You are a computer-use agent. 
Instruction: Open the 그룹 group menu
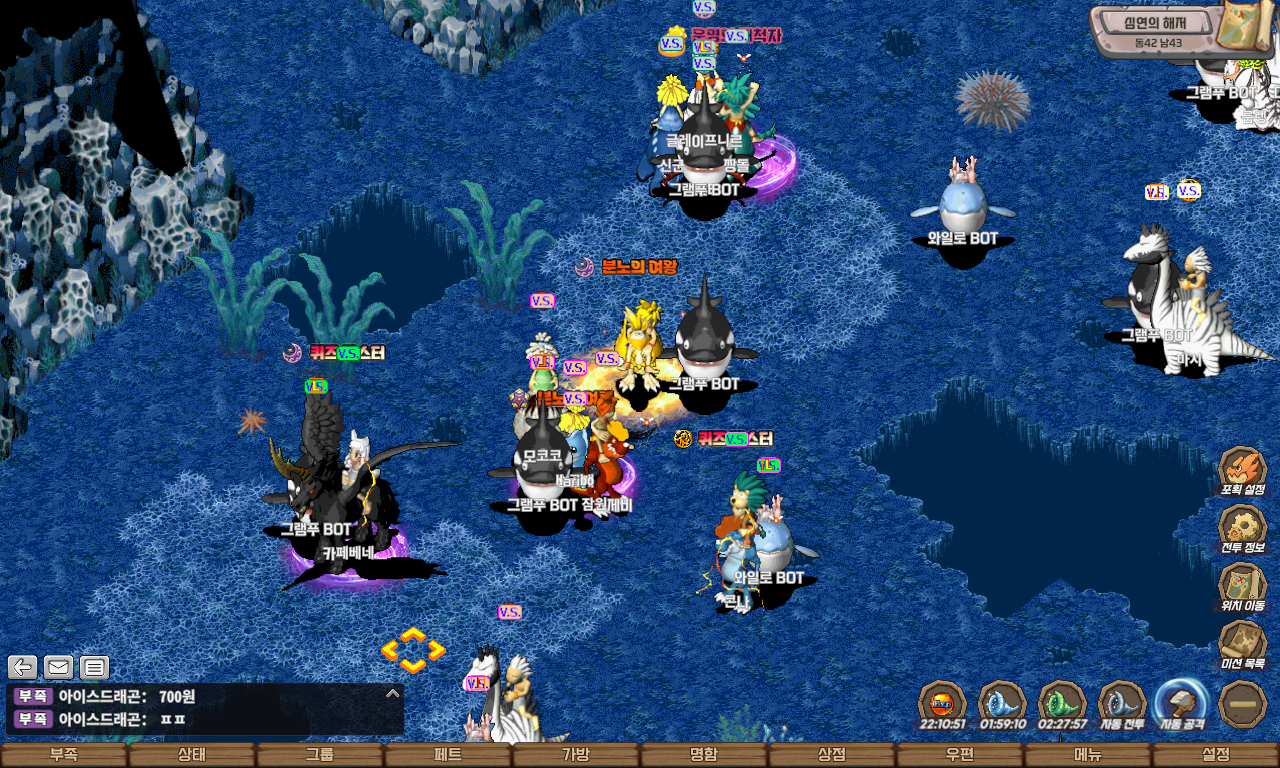[x=319, y=755]
